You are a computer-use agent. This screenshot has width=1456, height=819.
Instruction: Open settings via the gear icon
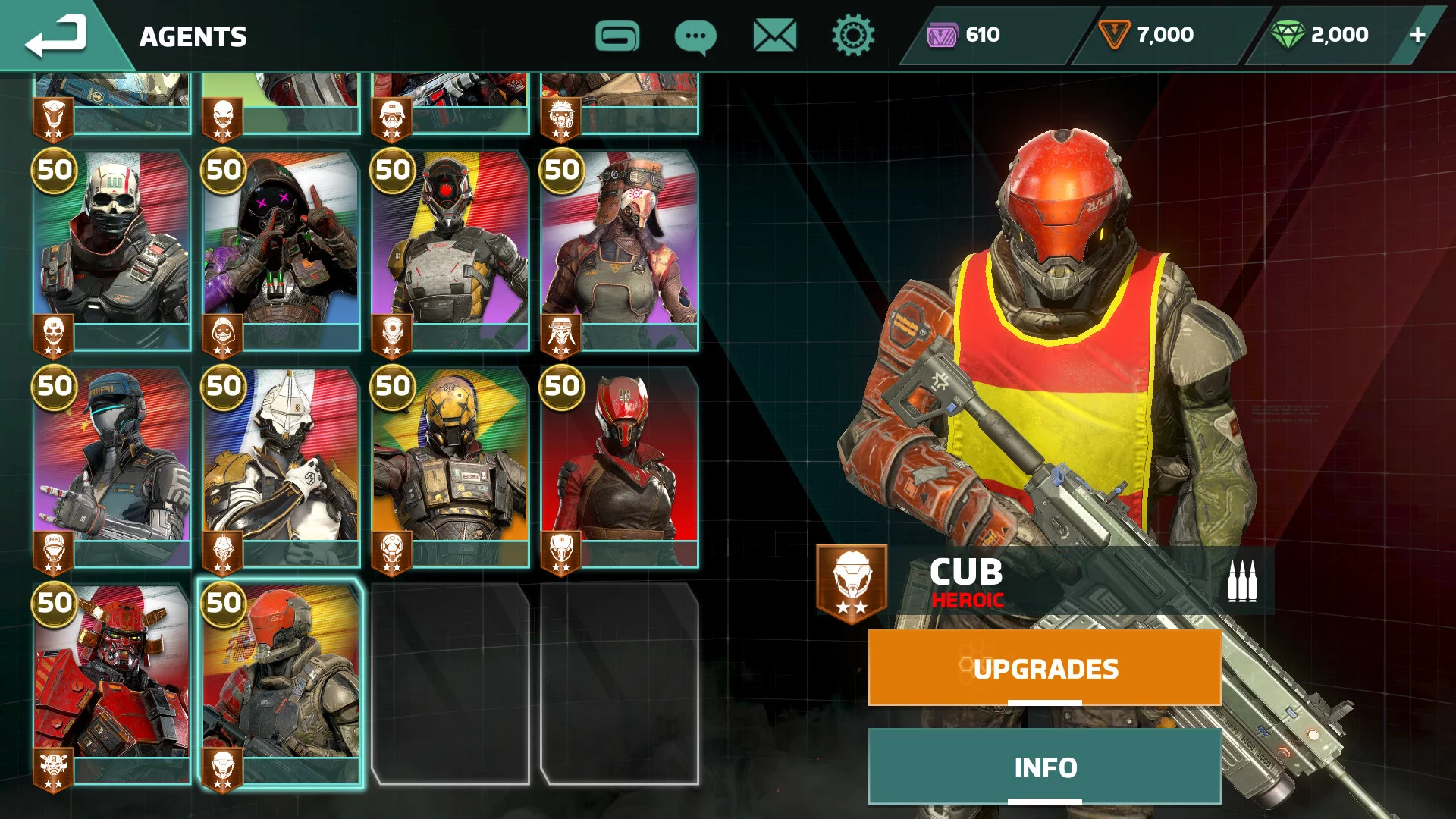[853, 36]
